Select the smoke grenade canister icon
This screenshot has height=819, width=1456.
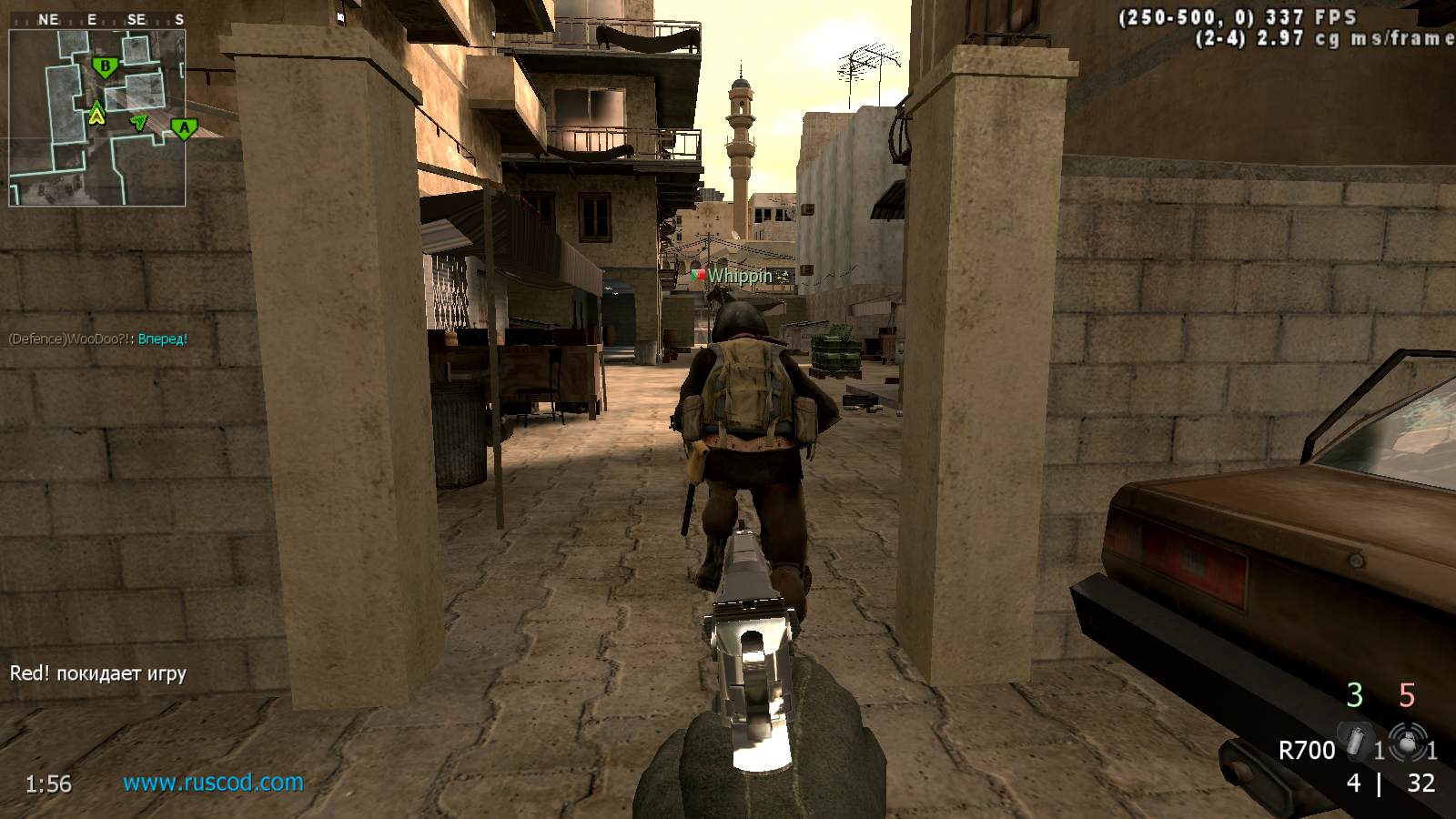coord(1355,743)
